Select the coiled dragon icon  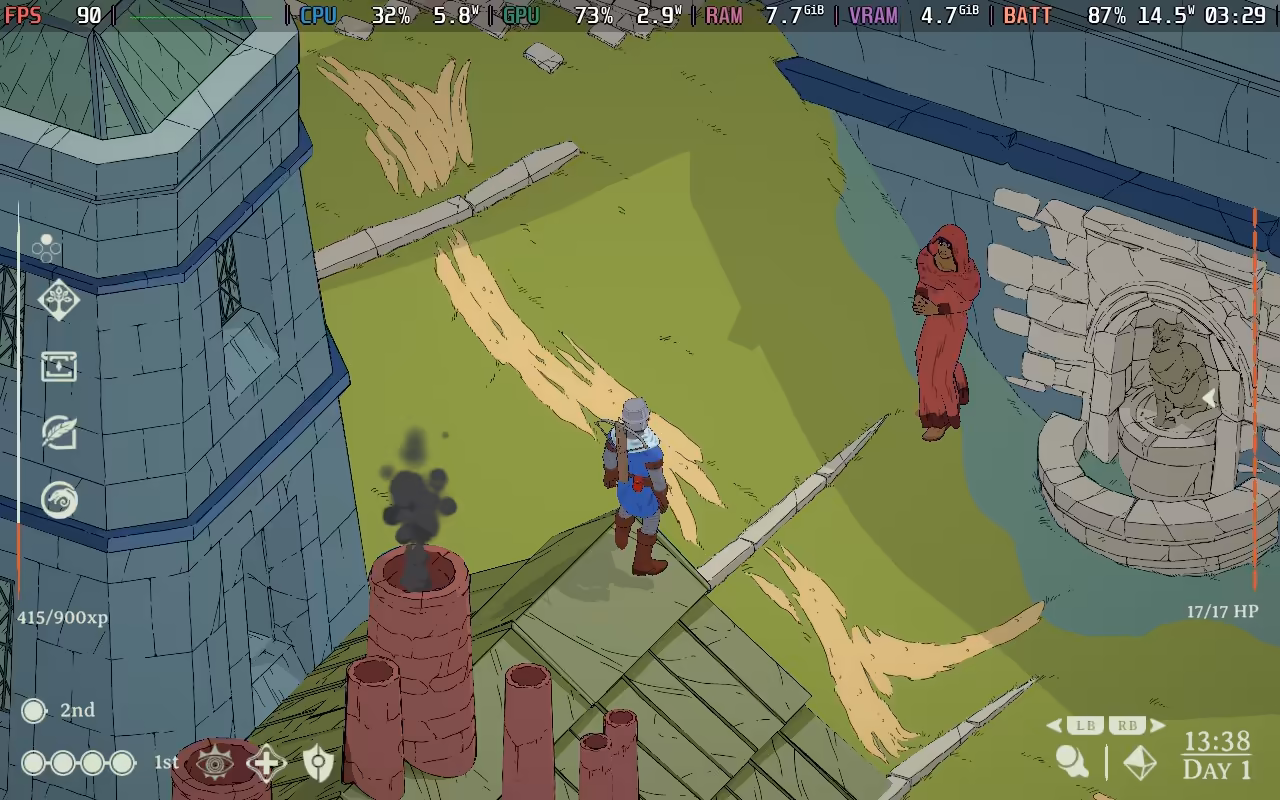59,499
